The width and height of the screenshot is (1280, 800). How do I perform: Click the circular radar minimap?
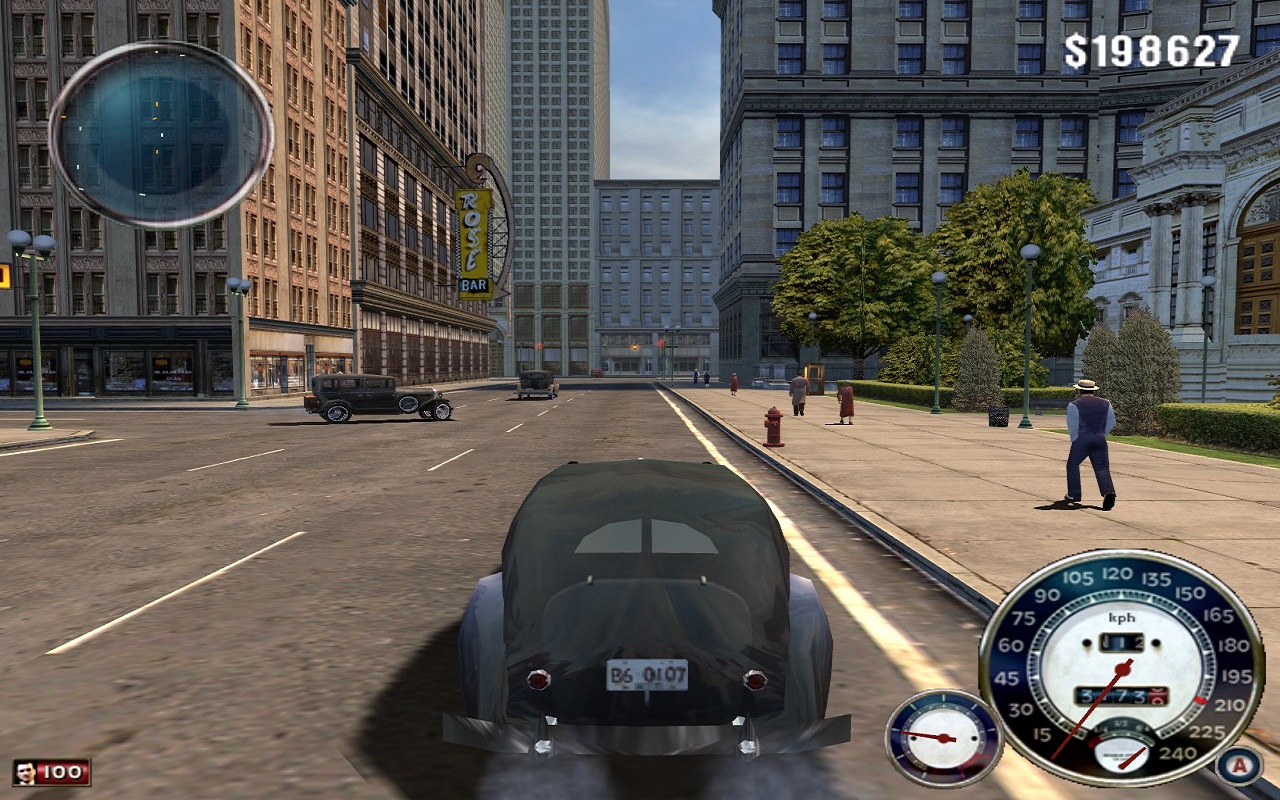point(161,134)
